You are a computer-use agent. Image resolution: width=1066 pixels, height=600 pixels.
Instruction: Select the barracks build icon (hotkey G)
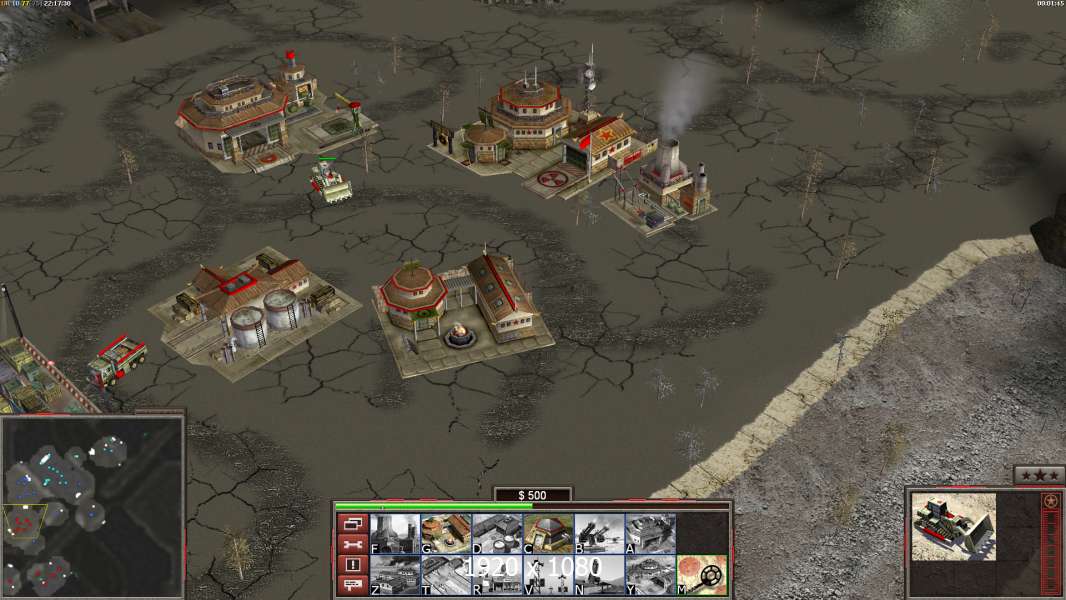tap(445, 533)
